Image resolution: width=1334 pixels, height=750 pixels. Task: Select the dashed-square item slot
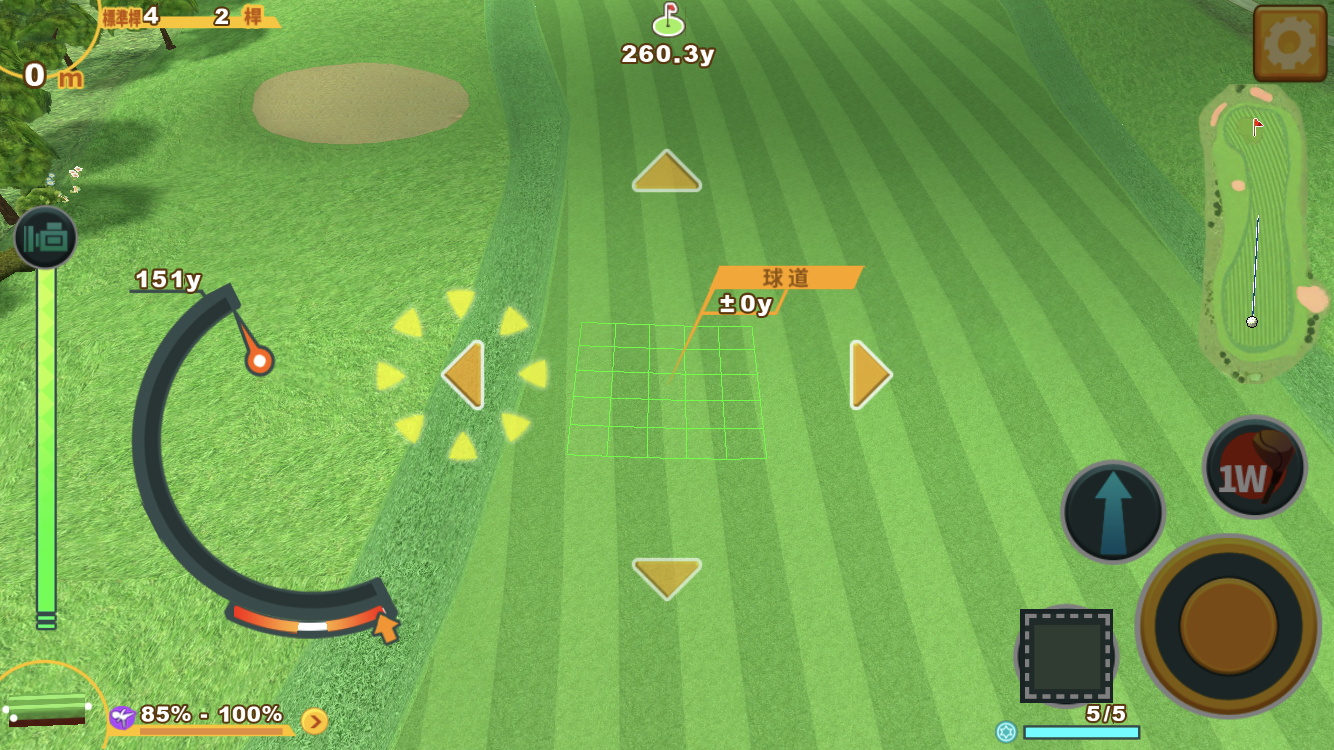(x=1066, y=656)
